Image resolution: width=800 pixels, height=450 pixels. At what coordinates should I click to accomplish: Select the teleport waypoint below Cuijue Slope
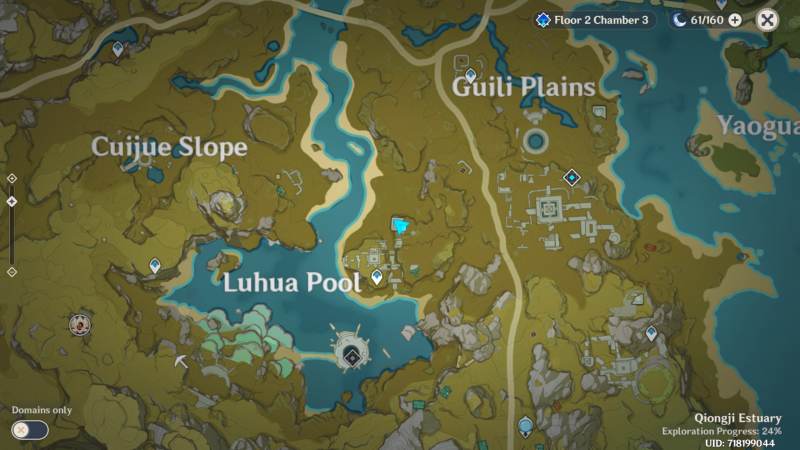click(x=156, y=265)
